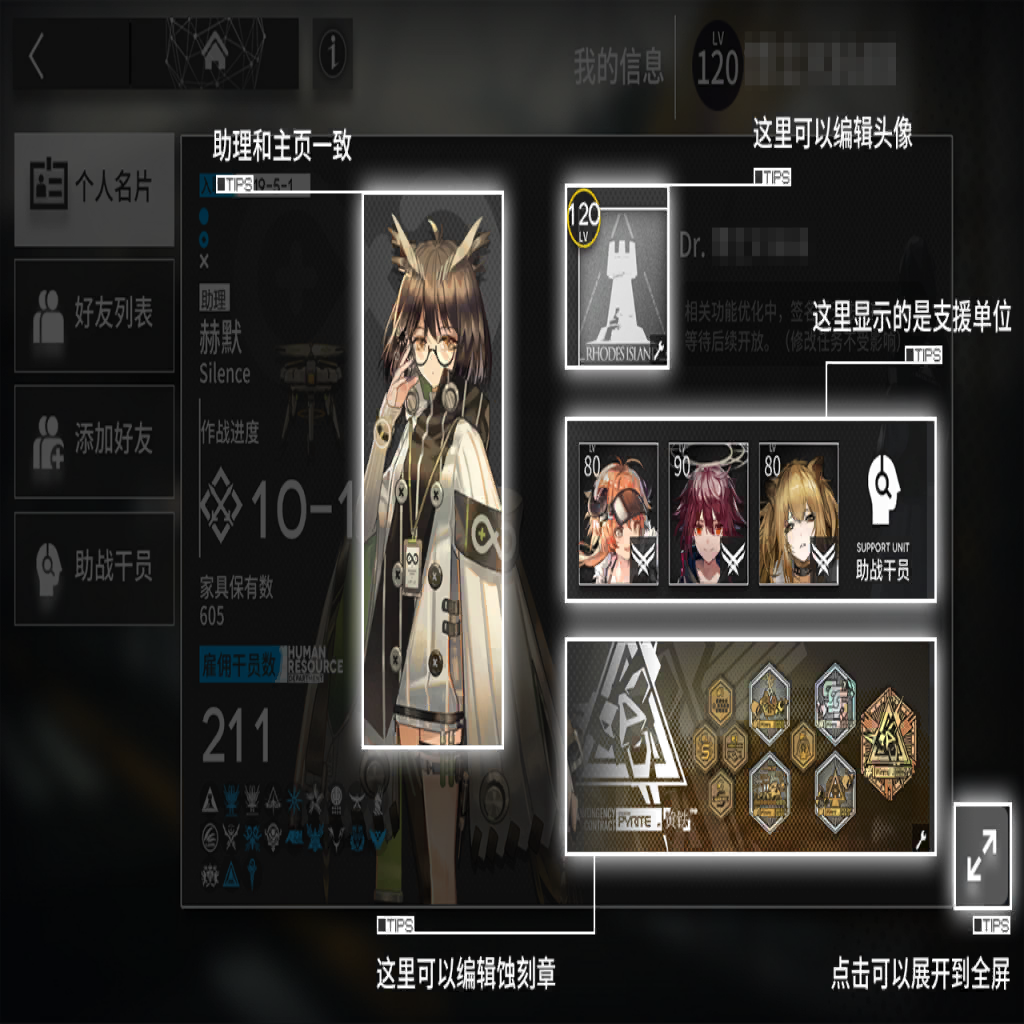Image resolution: width=1024 pixels, height=1024 pixels.
Task: Click the Silence assistant portrait
Action: (x=432, y=470)
